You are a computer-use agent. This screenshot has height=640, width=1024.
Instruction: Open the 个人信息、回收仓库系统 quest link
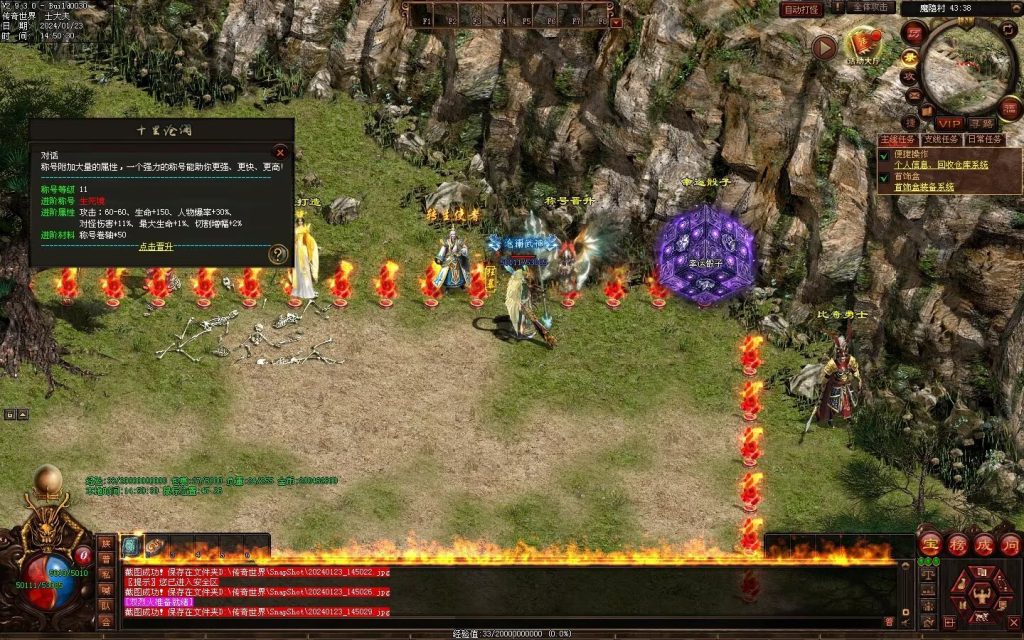coord(941,164)
